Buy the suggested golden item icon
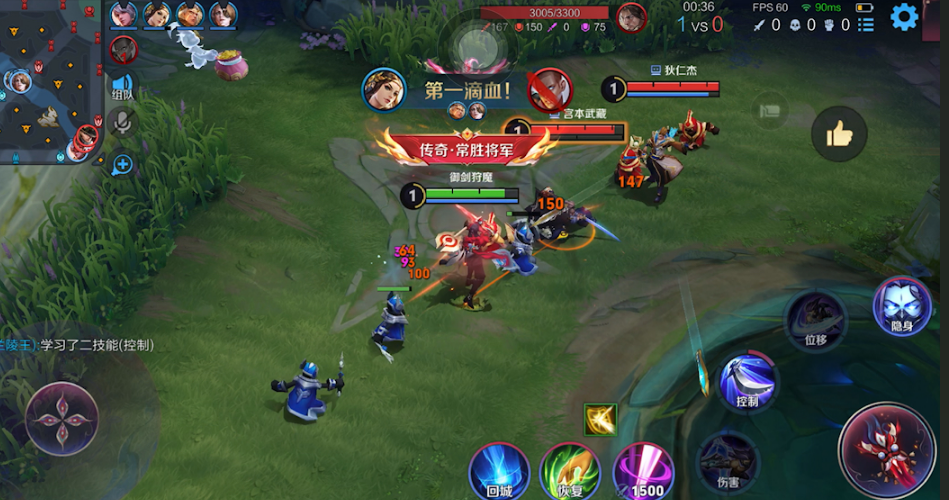Viewport: 949px width, 500px height. click(x=601, y=420)
